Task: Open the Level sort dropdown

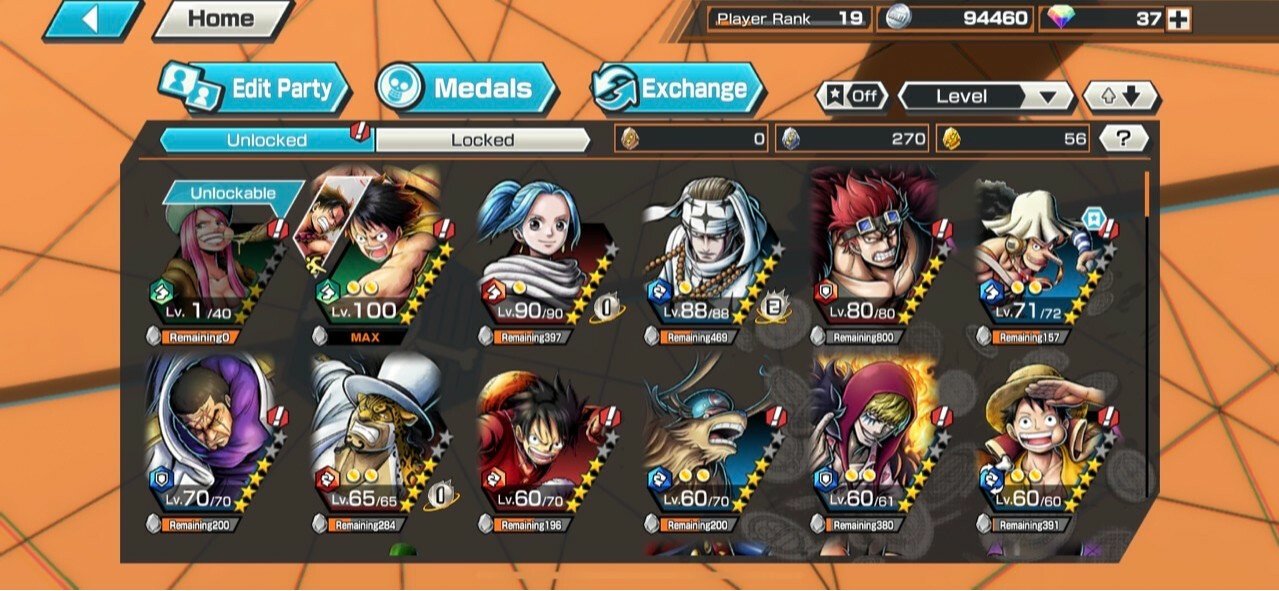Action: (985, 96)
